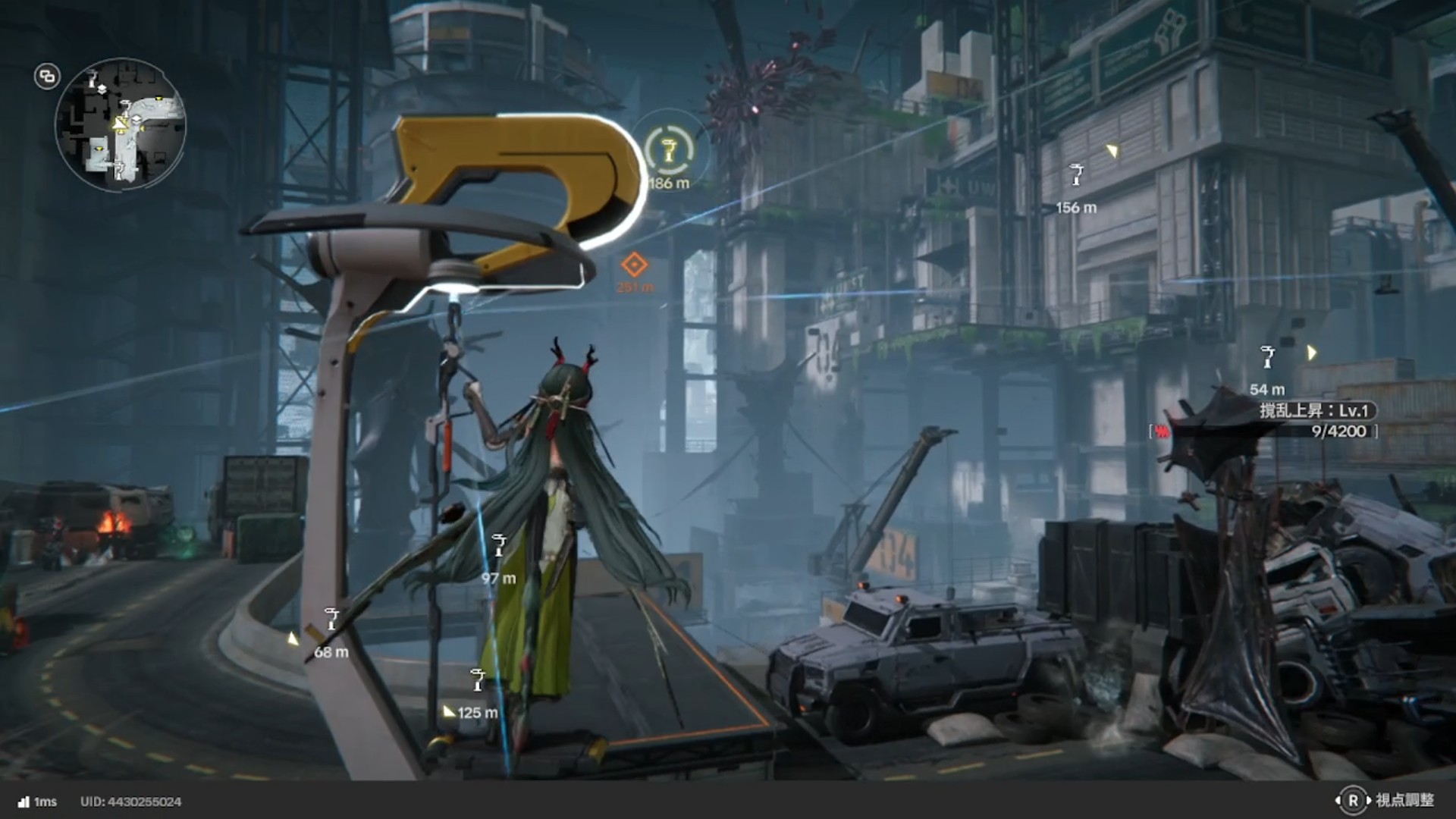
Task: Click the zipline marker at 125 m
Action: tap(477, 680)
